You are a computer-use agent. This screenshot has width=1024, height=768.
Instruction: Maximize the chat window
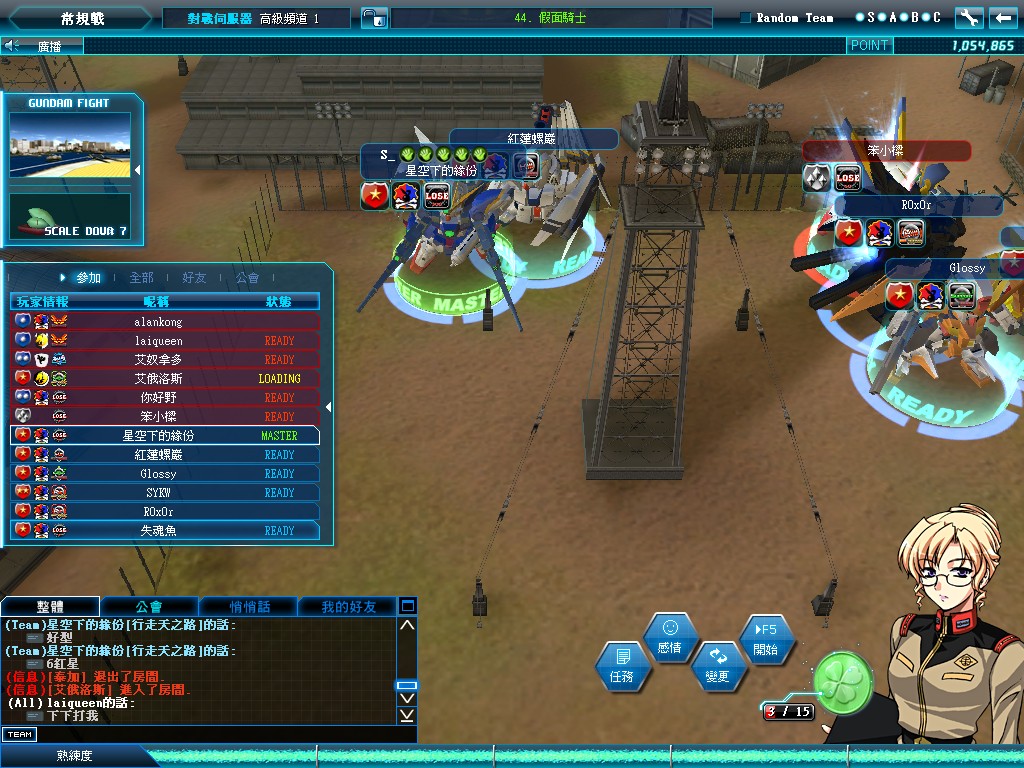click(x=407, y=606)
